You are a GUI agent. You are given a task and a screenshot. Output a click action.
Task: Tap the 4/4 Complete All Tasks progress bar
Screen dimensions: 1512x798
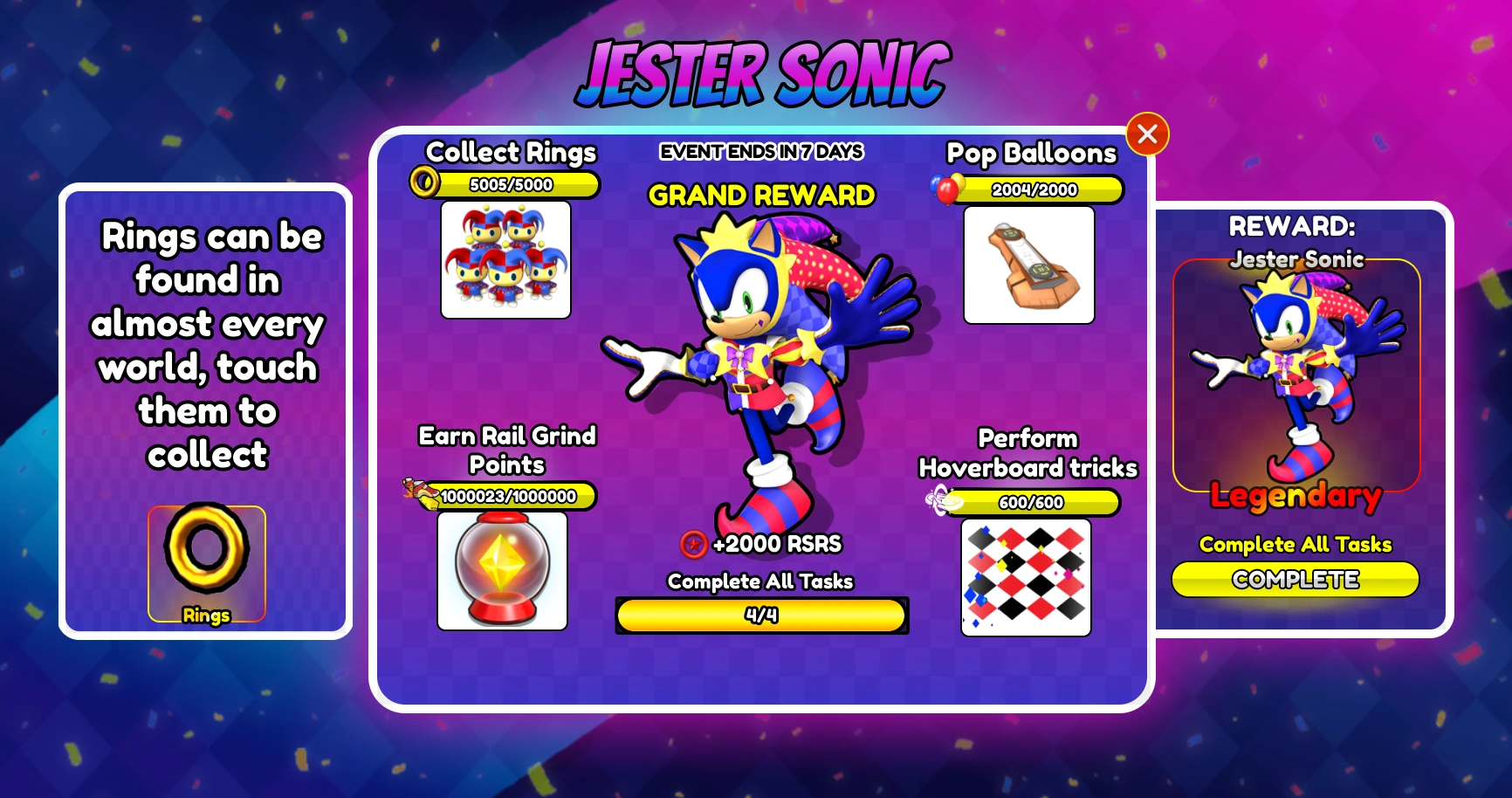pyautogui.click(x=761, y=616)
